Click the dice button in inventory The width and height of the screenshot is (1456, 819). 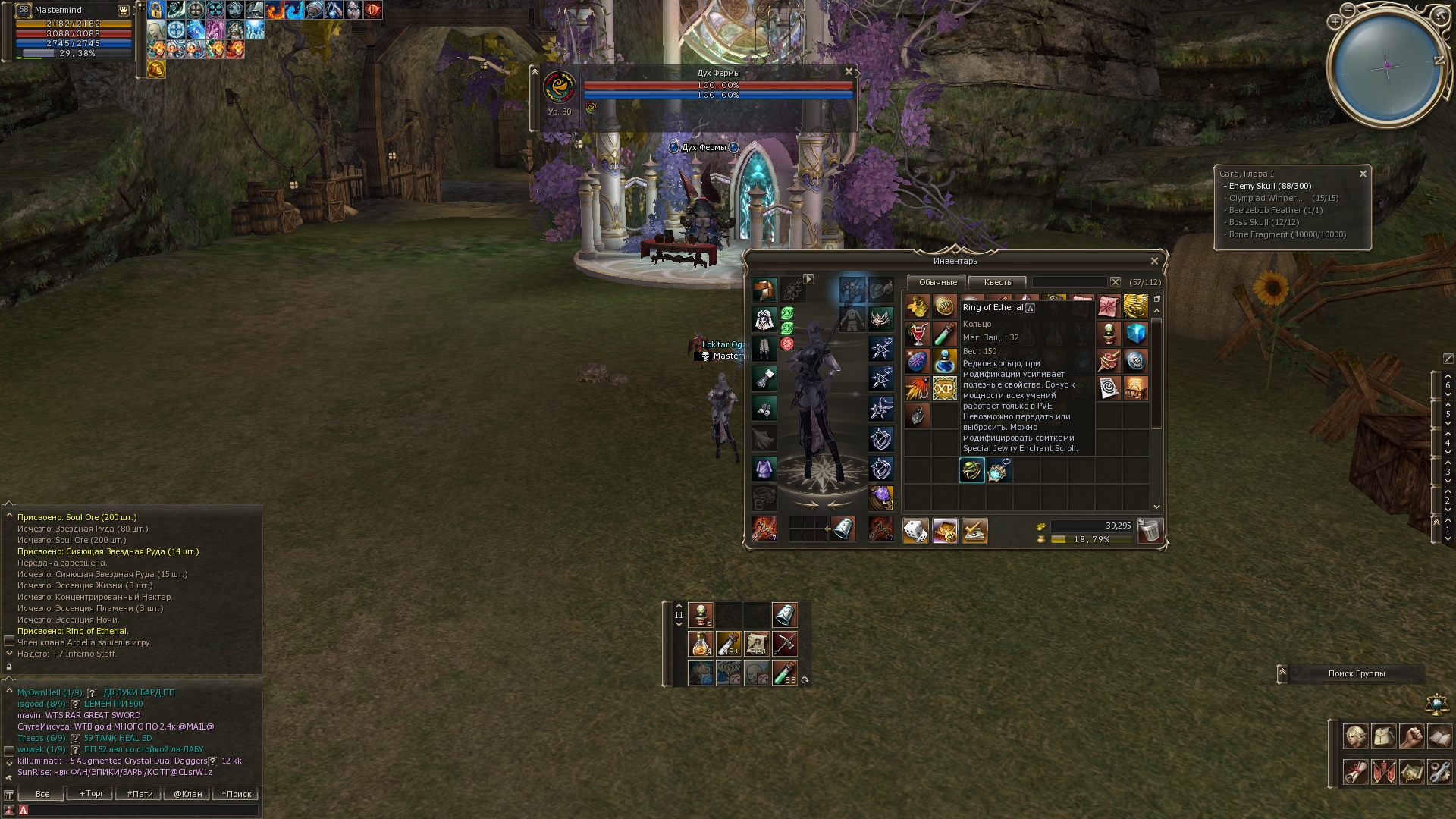(x=915, y=531)
